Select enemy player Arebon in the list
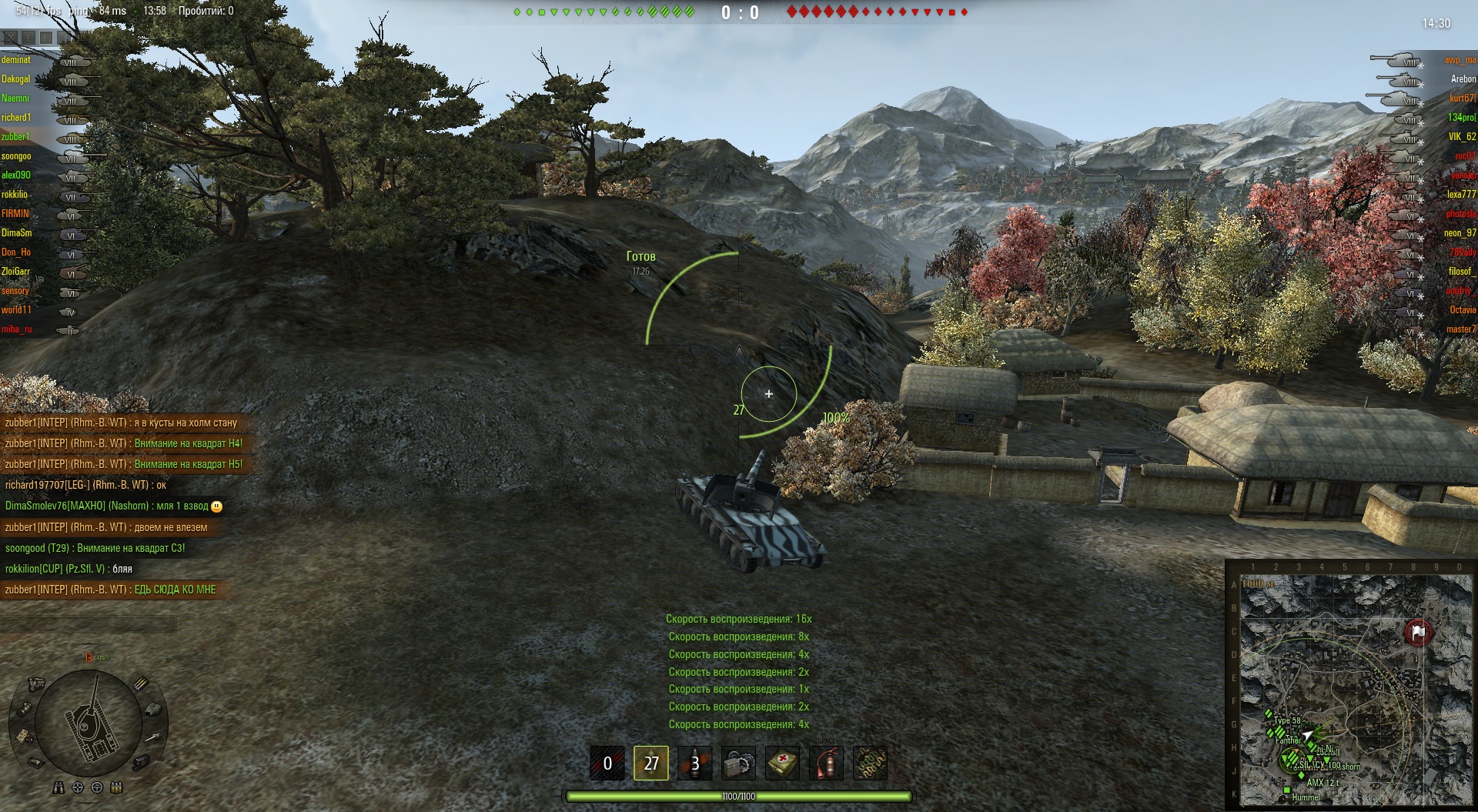The image size is (1478, 812). (x=1463, y=79)
